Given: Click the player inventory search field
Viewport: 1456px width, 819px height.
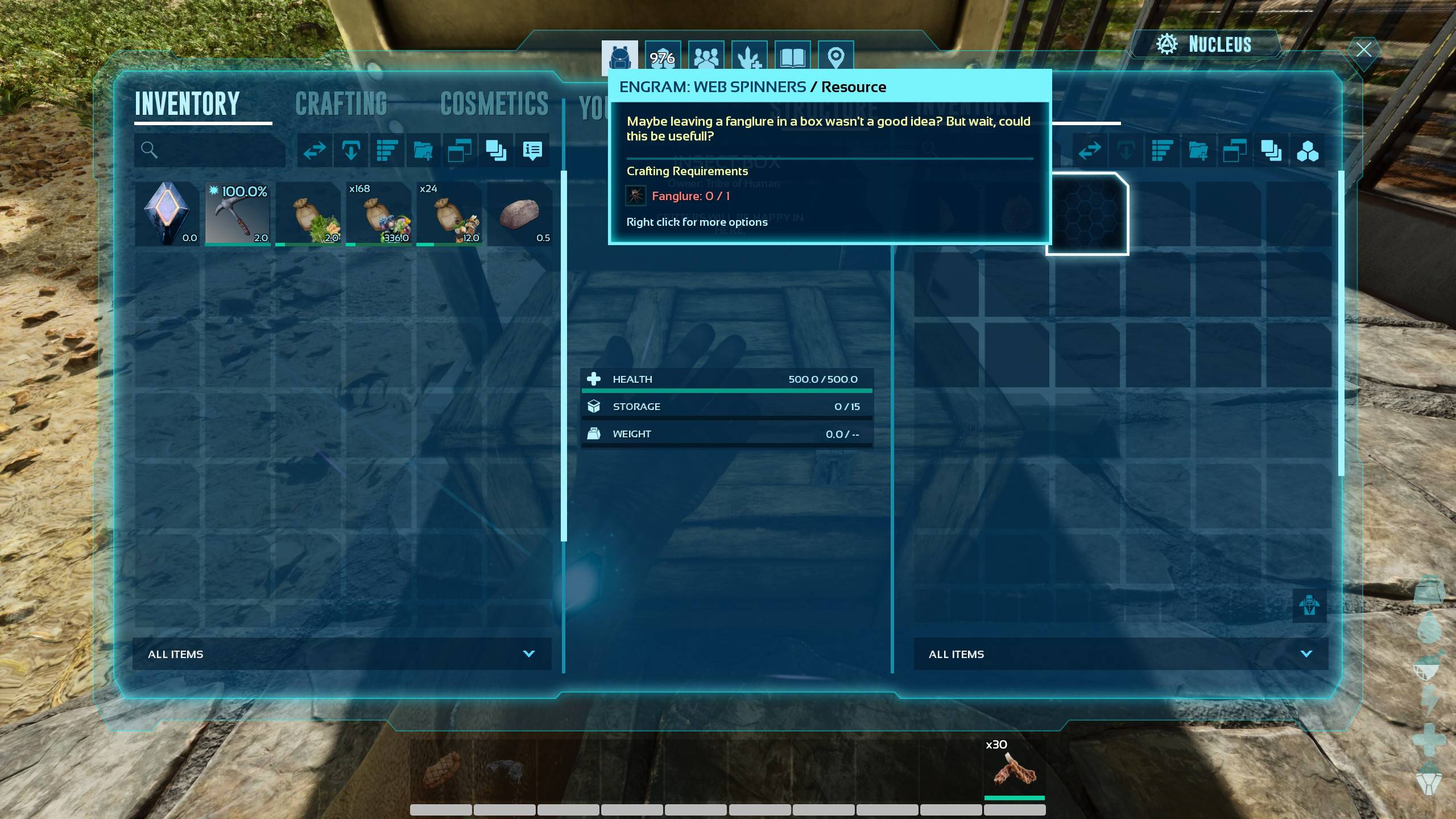Looking at the screenshot, I should tap(210, 150).
